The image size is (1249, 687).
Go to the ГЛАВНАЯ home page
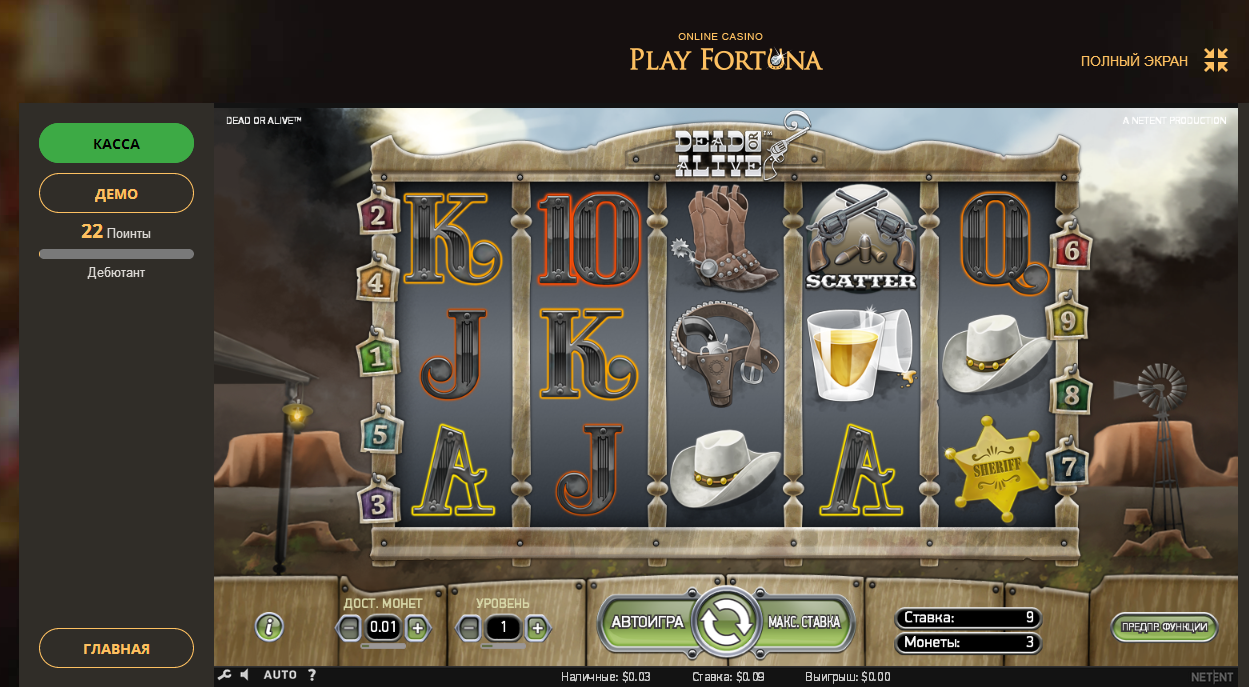pyautogui.click(x=116, y=648)
